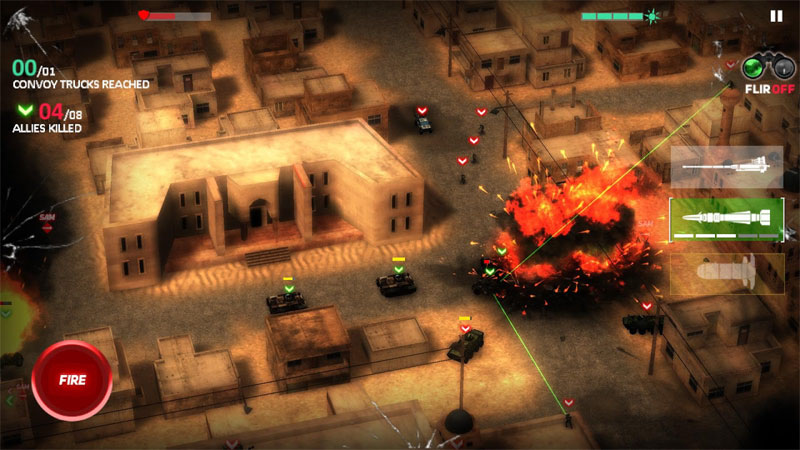Switch to the bomb weapon slot

point(726,273)
